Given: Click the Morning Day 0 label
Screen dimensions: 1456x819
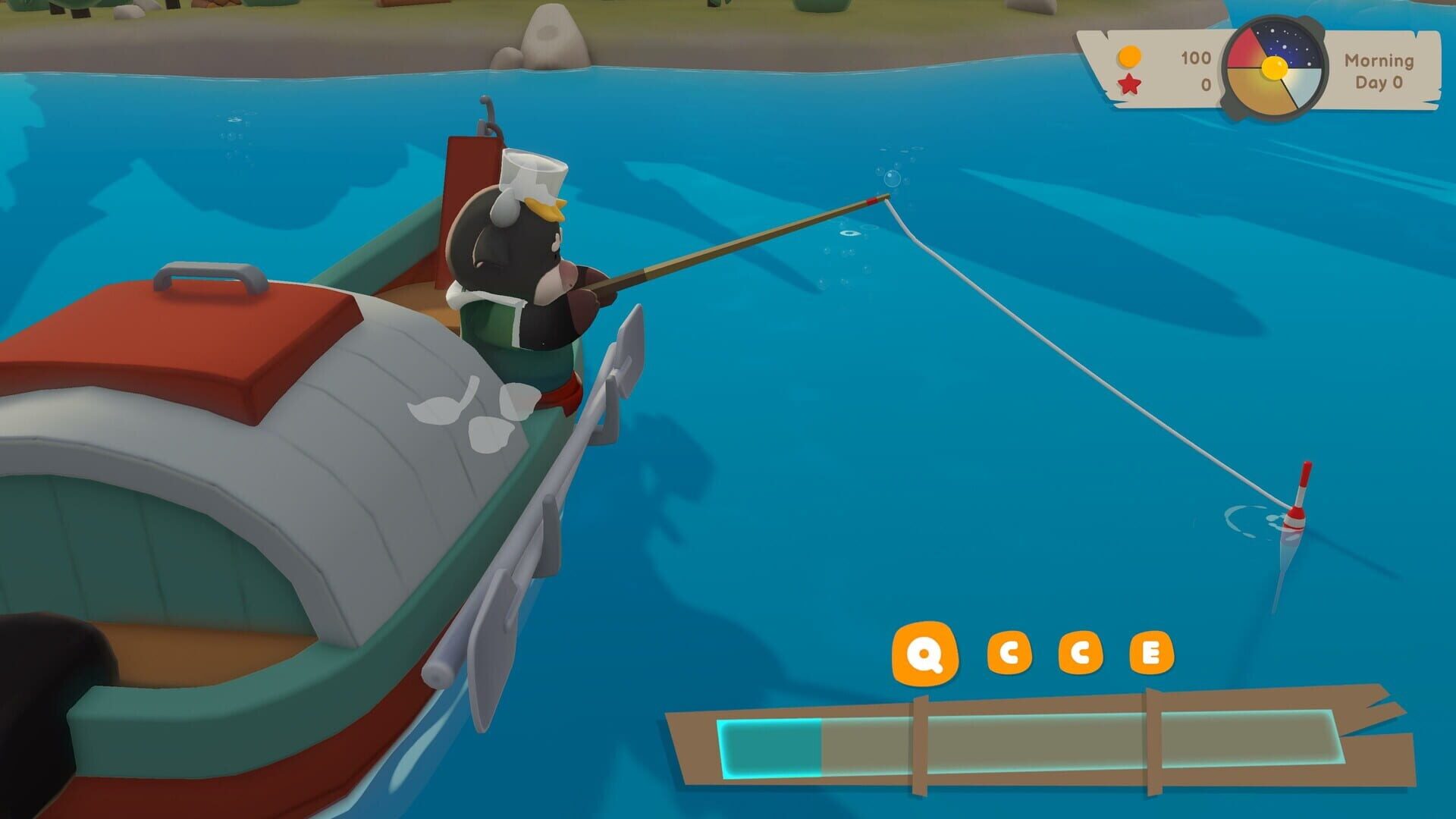Looking at the screenshot, I should (x=1379, y=72).
